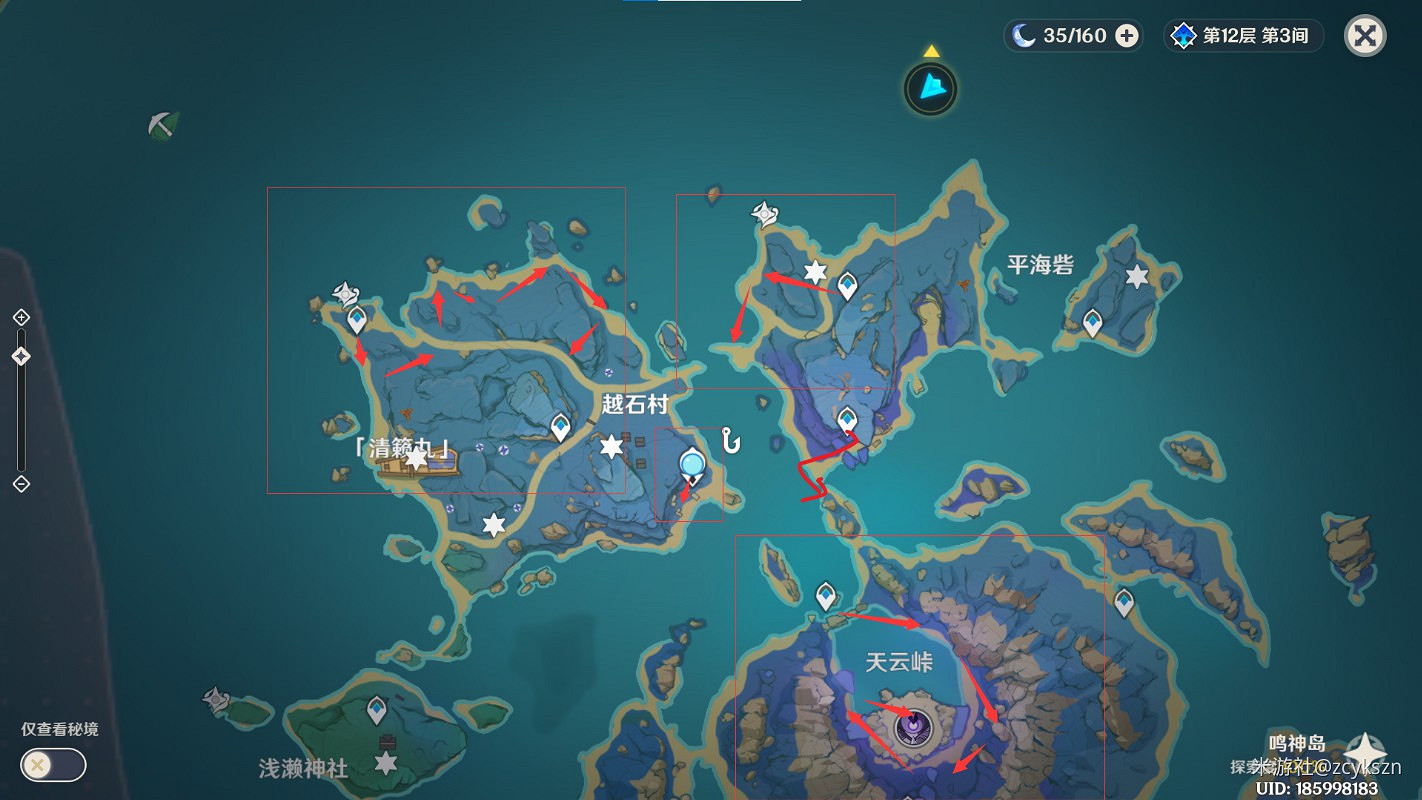Click the resin moon icon in the counter
This screenshot has width=1422, height=800.
[1023, 35]
